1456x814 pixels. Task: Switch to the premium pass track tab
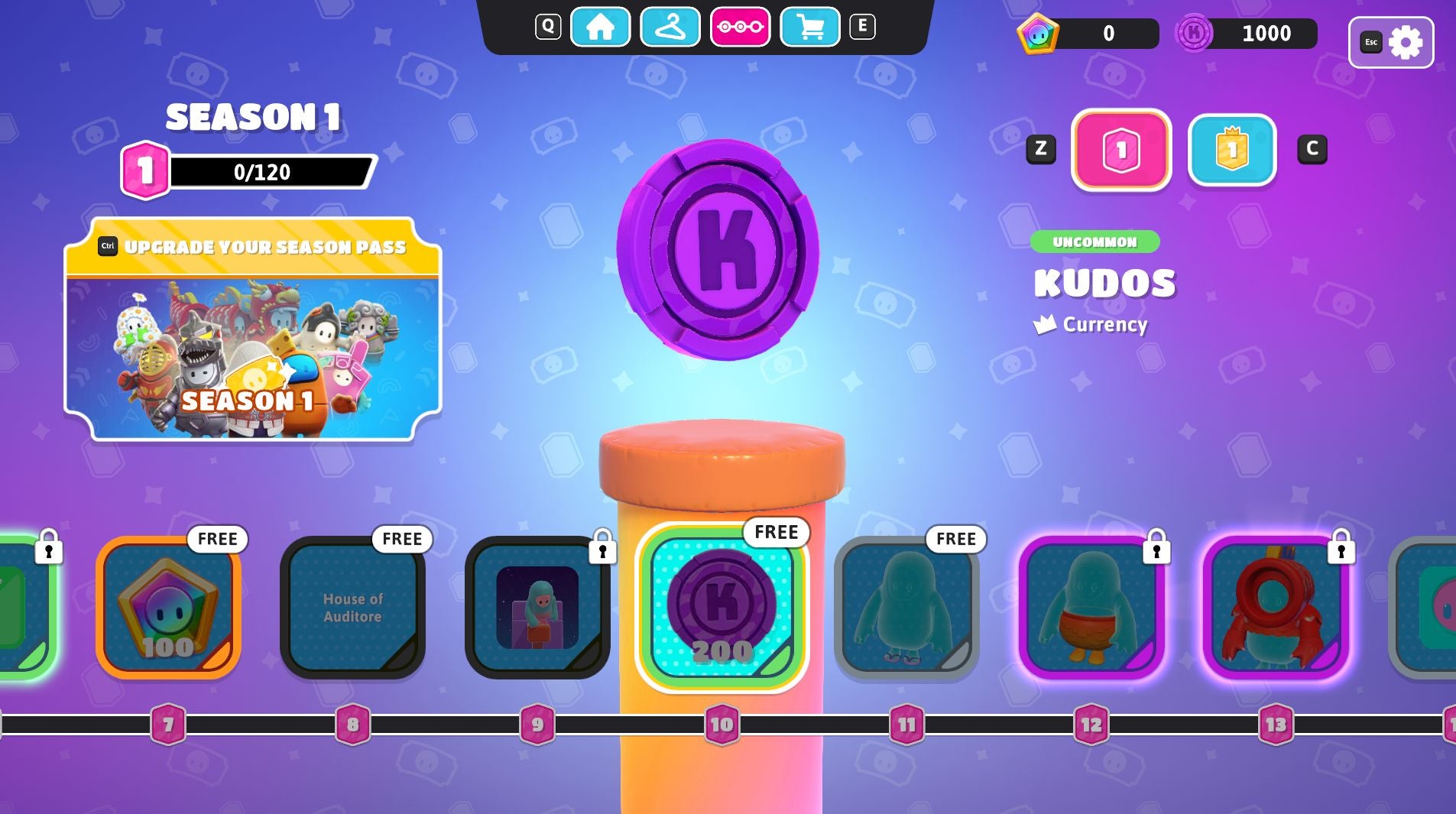point(1233,149)
